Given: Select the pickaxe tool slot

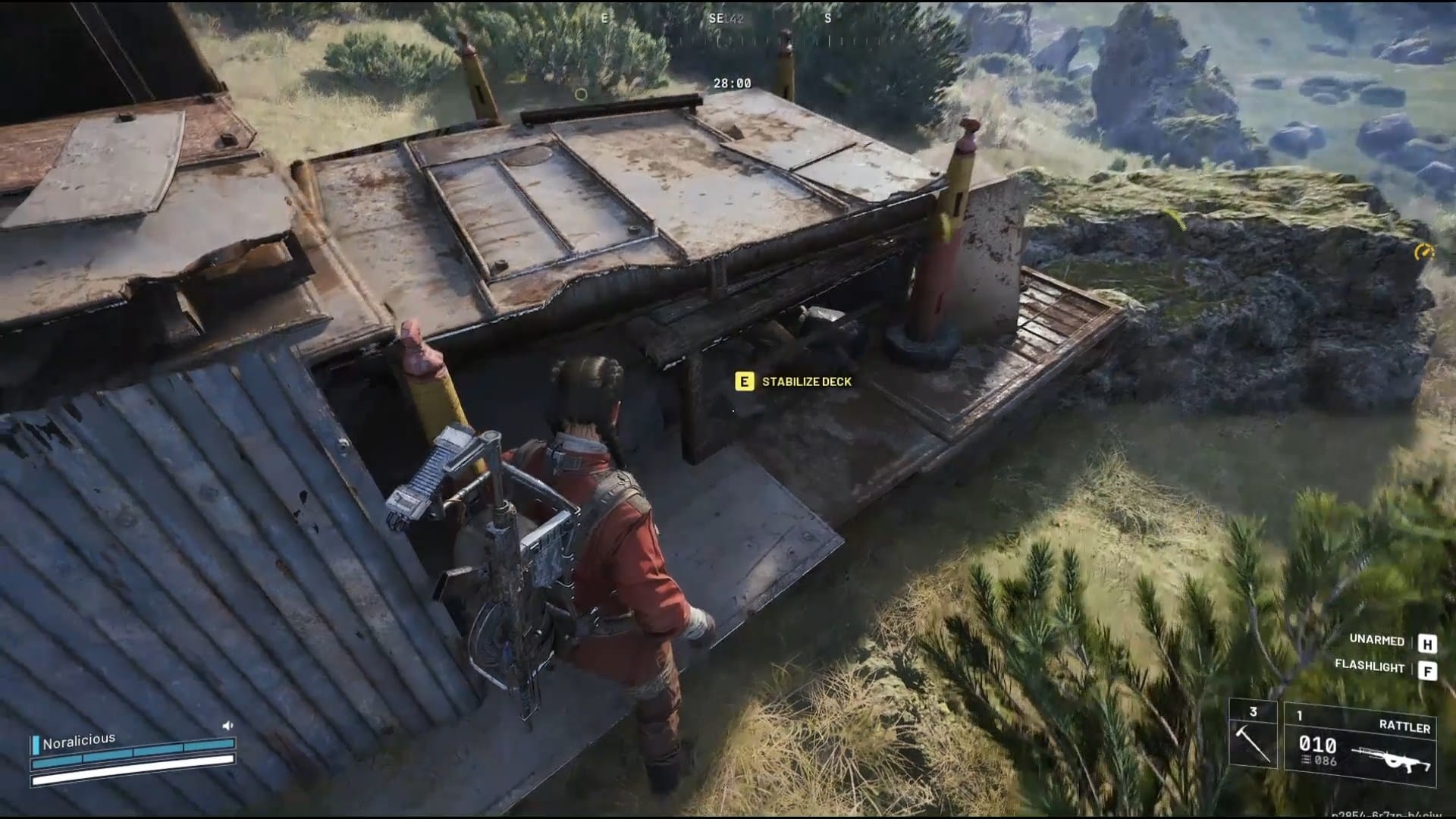Looking at the screenshot, I should click(1253, 736).
